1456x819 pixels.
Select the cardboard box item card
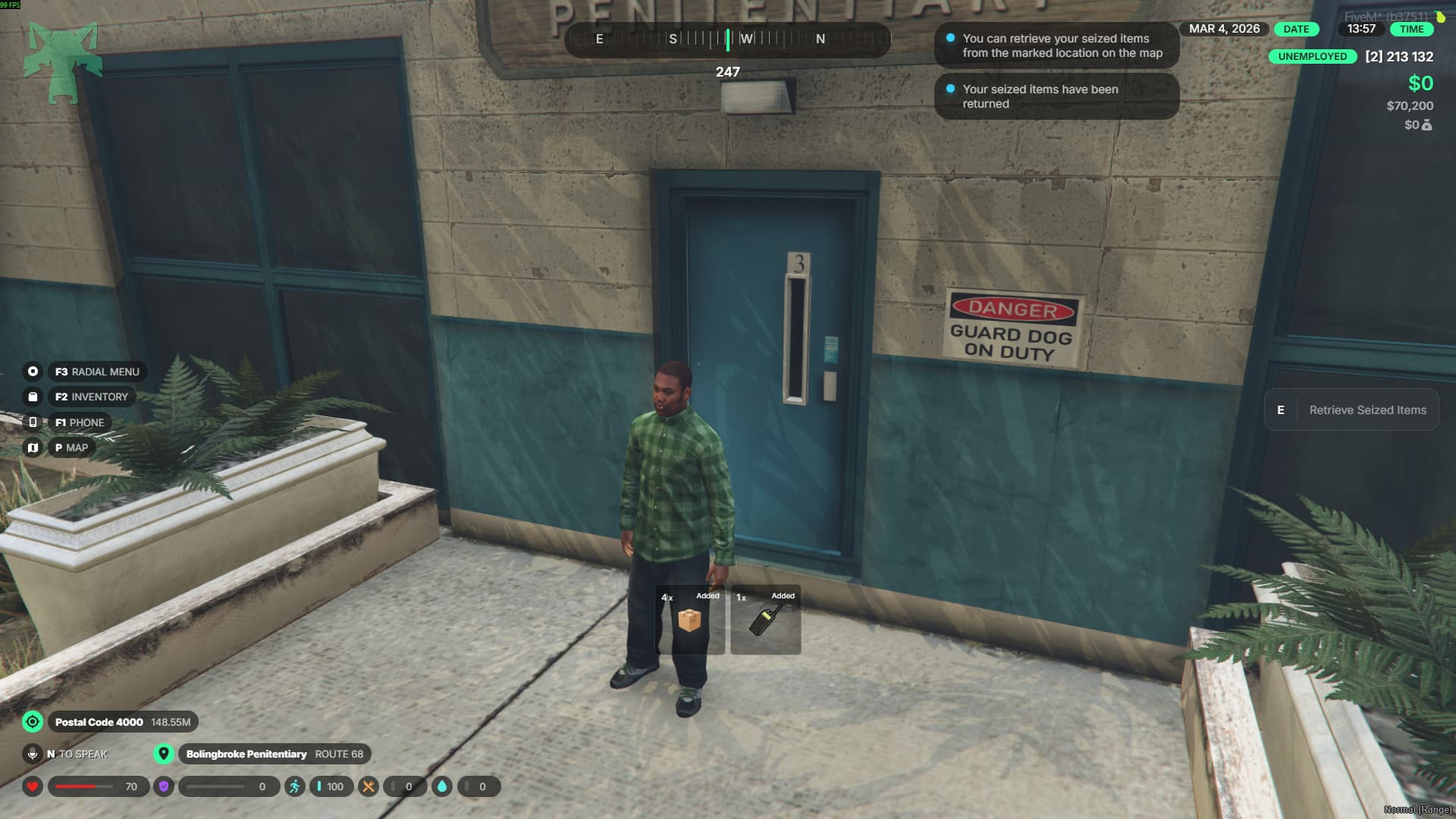point(689,620)
